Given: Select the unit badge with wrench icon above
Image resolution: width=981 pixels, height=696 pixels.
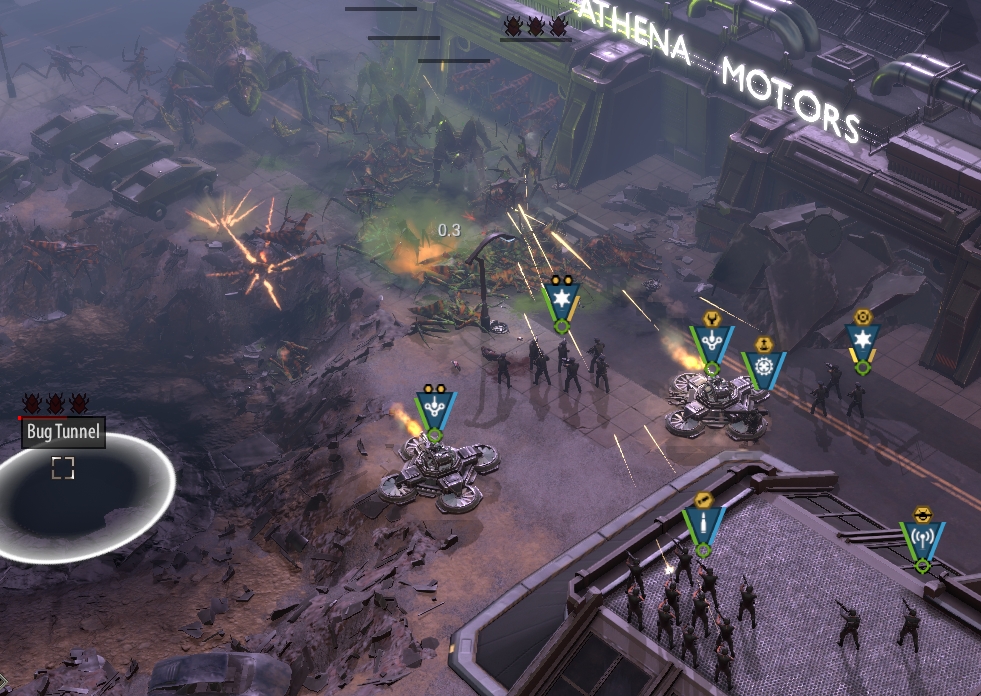Looking at the screenshot, I should (x=711, y=345).
